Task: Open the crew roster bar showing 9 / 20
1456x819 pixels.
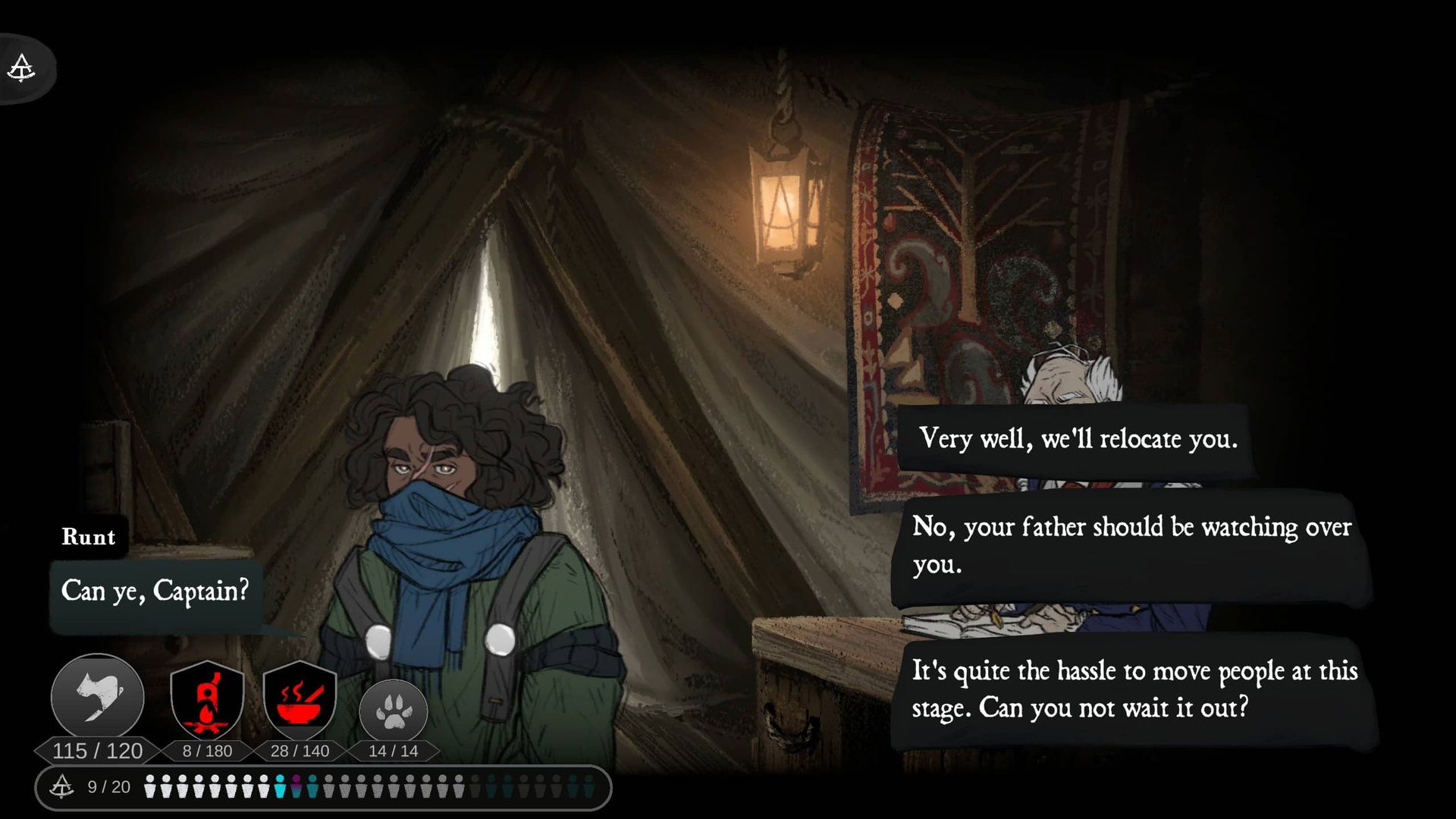Action: tap(323, 787)
